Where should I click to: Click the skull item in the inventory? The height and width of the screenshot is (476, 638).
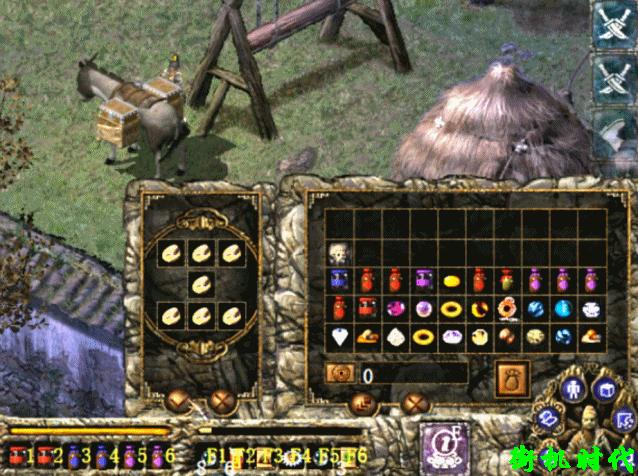click(341, 254)
